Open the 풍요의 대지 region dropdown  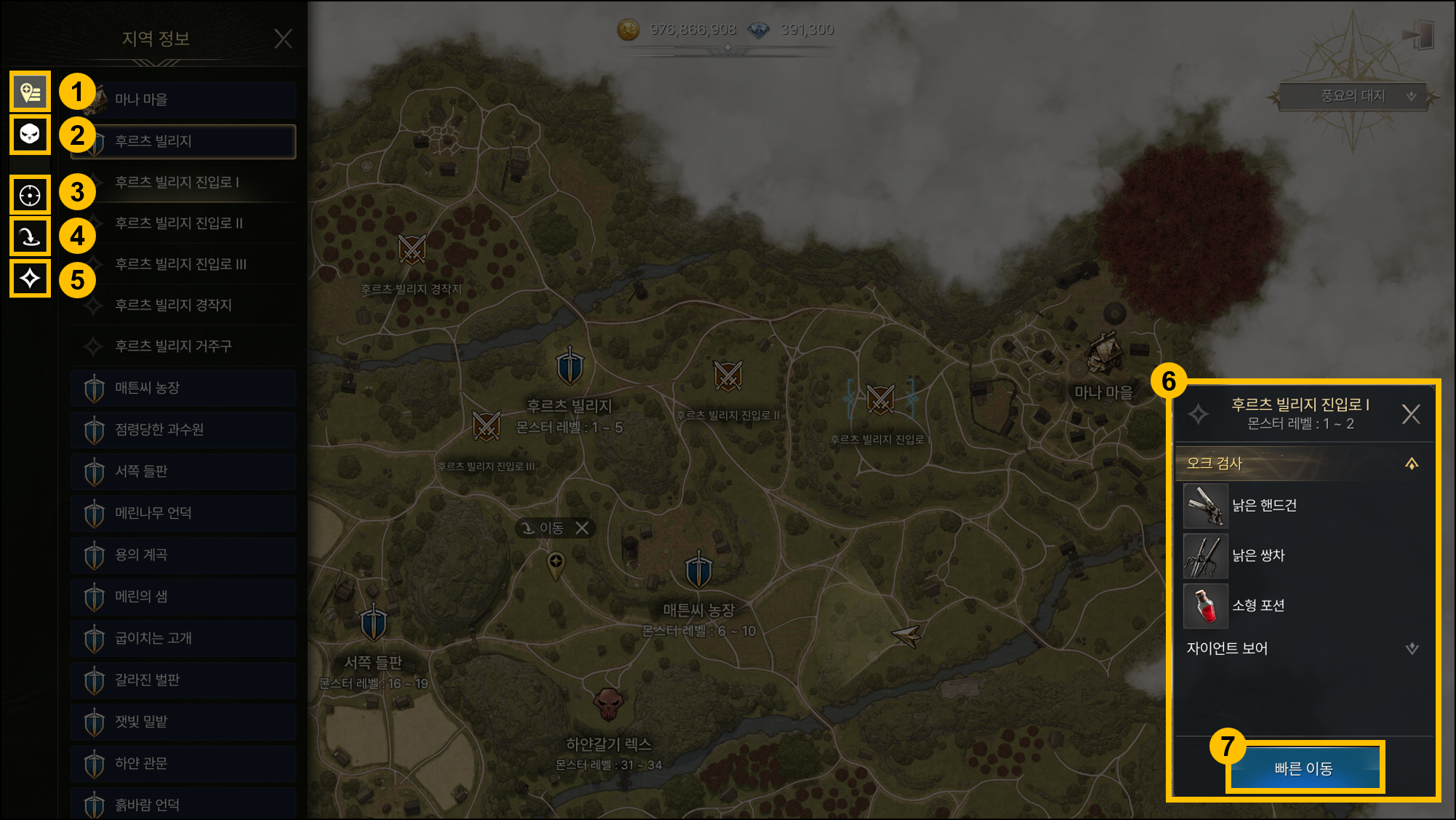1353,96
